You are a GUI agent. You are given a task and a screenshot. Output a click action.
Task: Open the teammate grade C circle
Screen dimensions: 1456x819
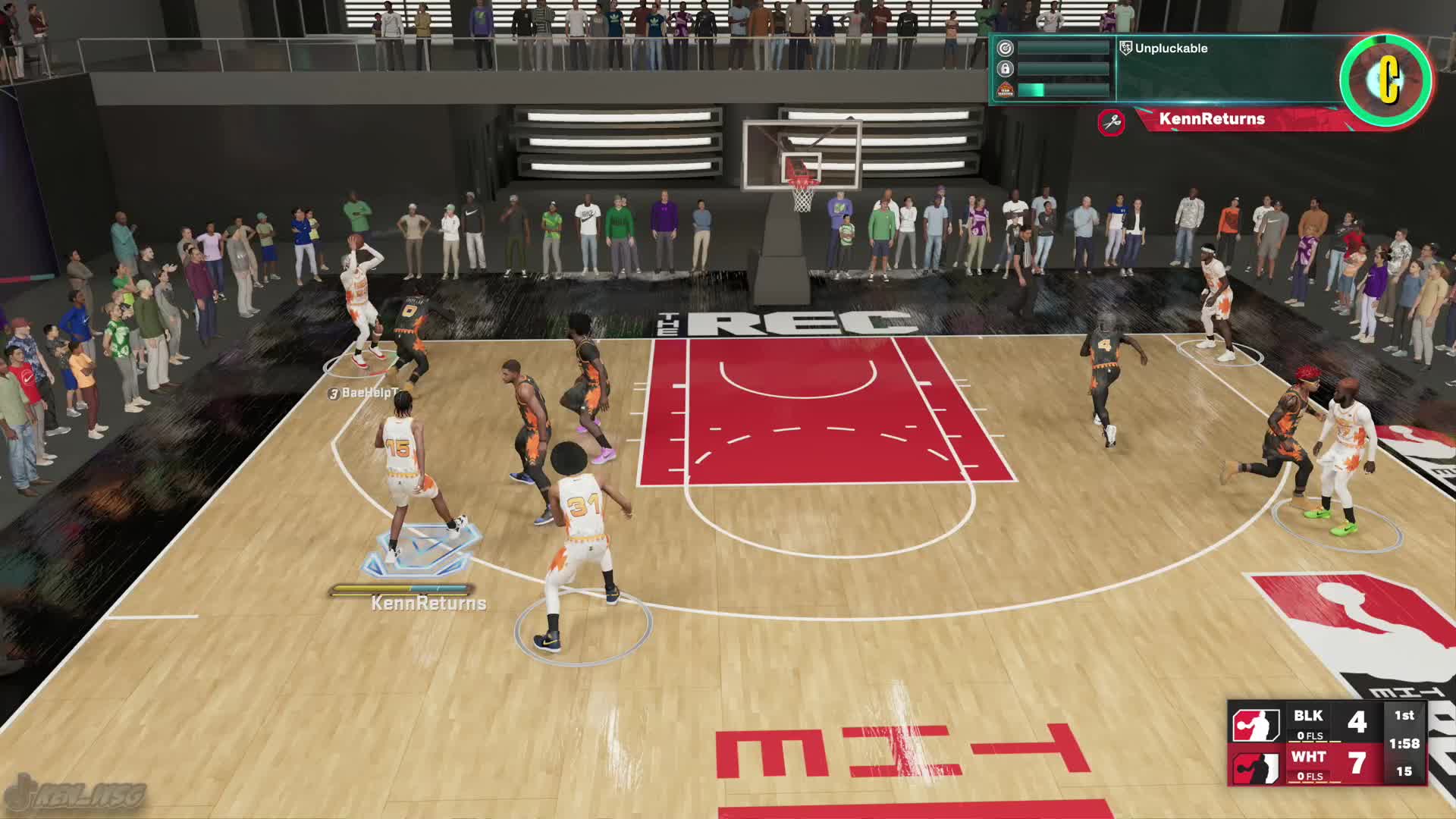[1386, 80]
